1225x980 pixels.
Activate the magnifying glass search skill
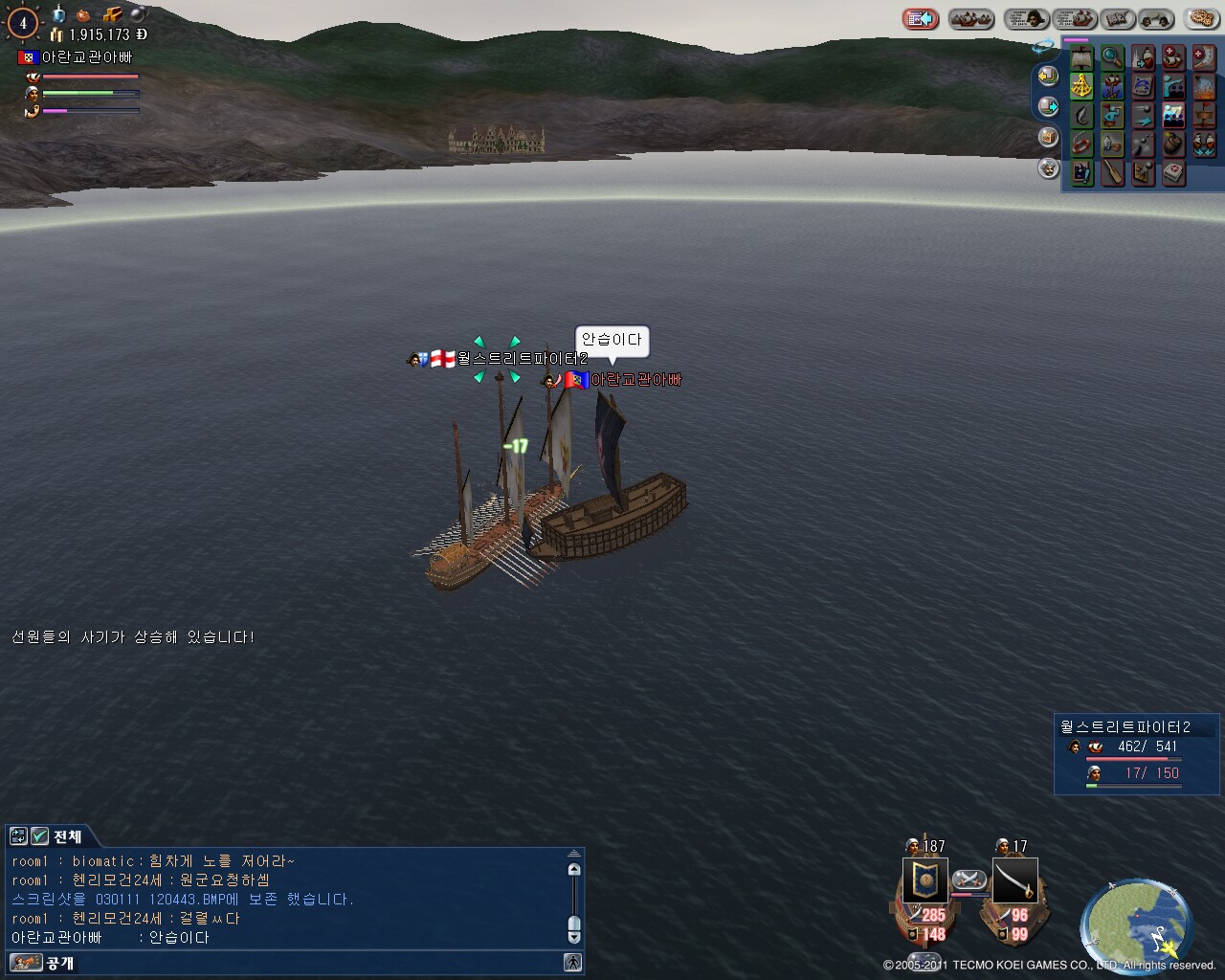tap(1111, 57)
